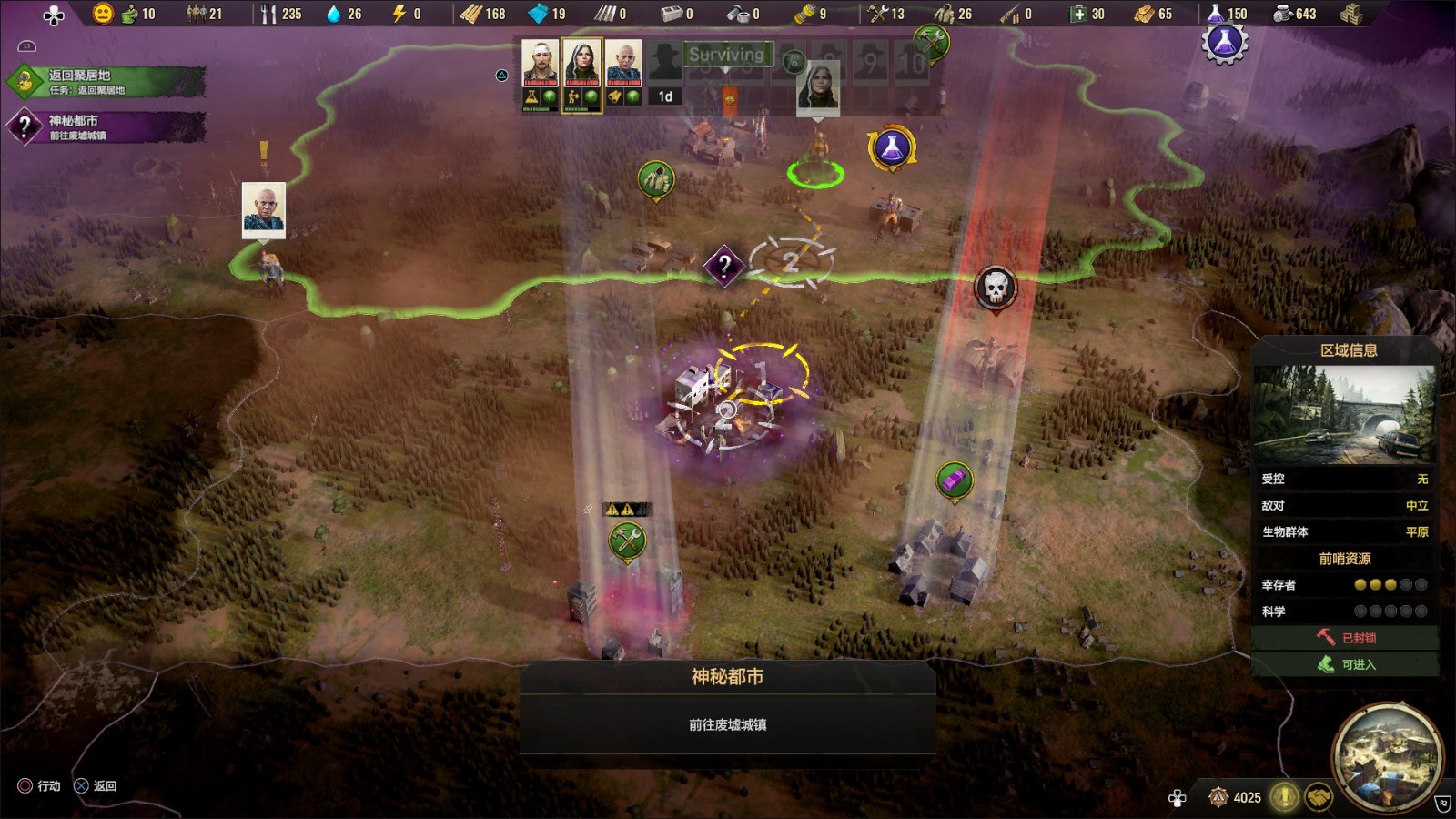Click the purple resource crate map marker

pos(955,480)
